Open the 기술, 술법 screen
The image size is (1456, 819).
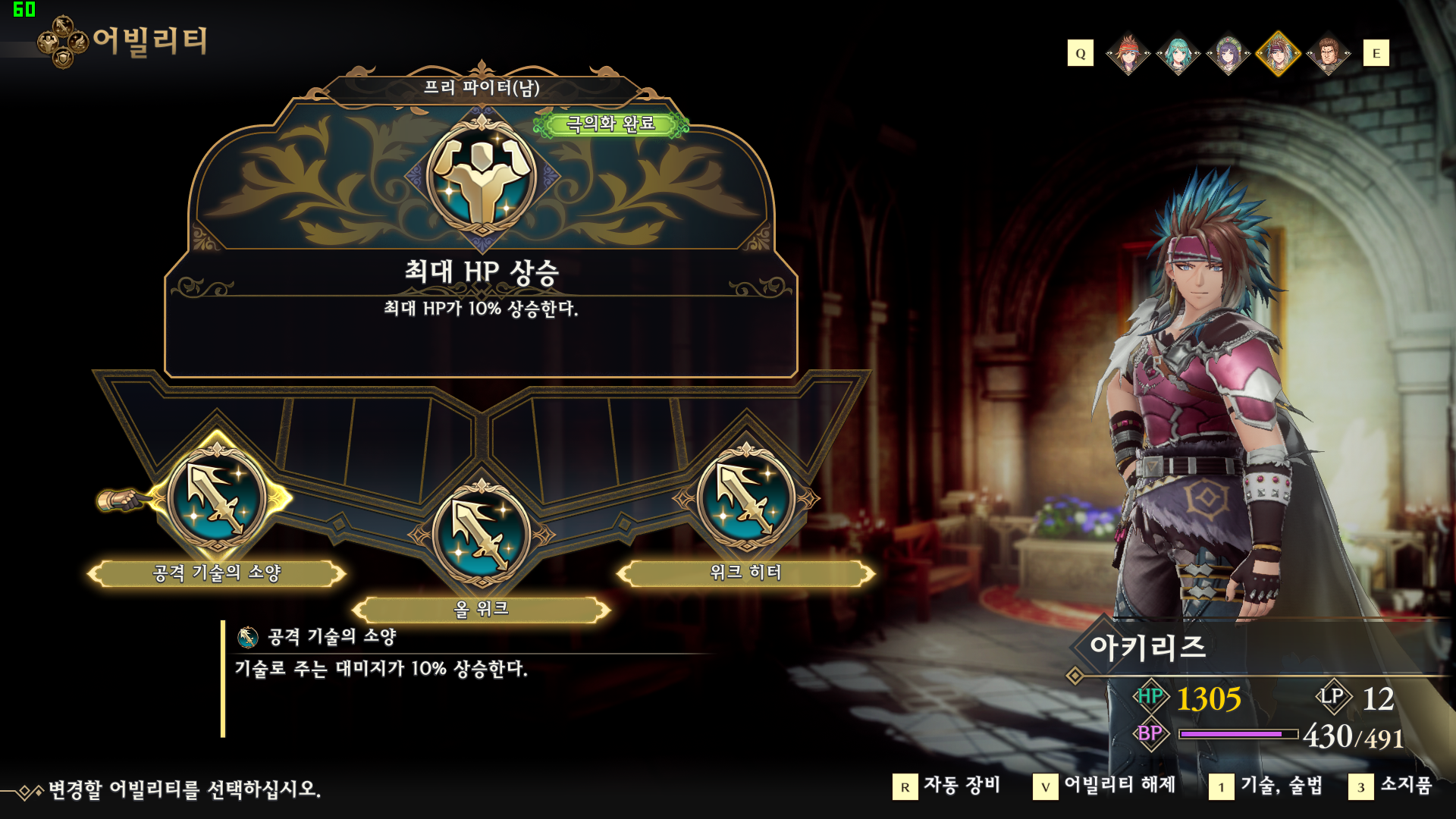point(1266,786)
